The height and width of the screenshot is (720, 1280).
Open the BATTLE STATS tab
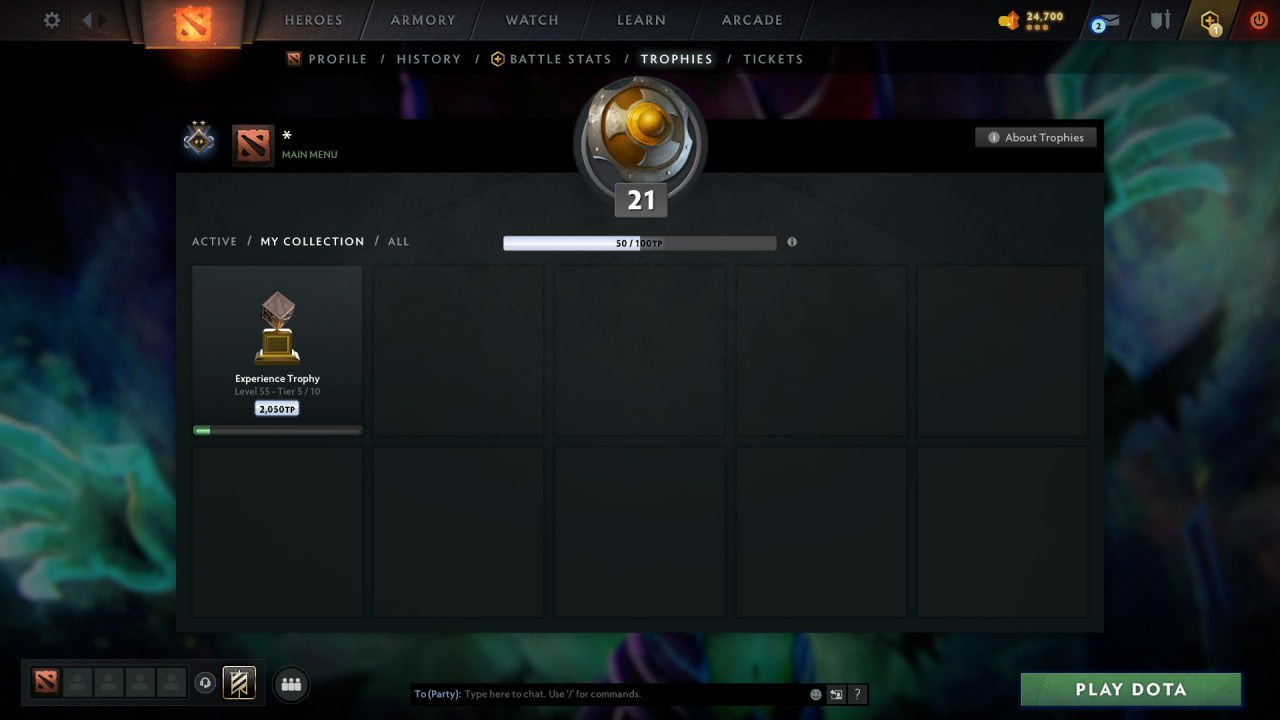(x=558, y=59)
